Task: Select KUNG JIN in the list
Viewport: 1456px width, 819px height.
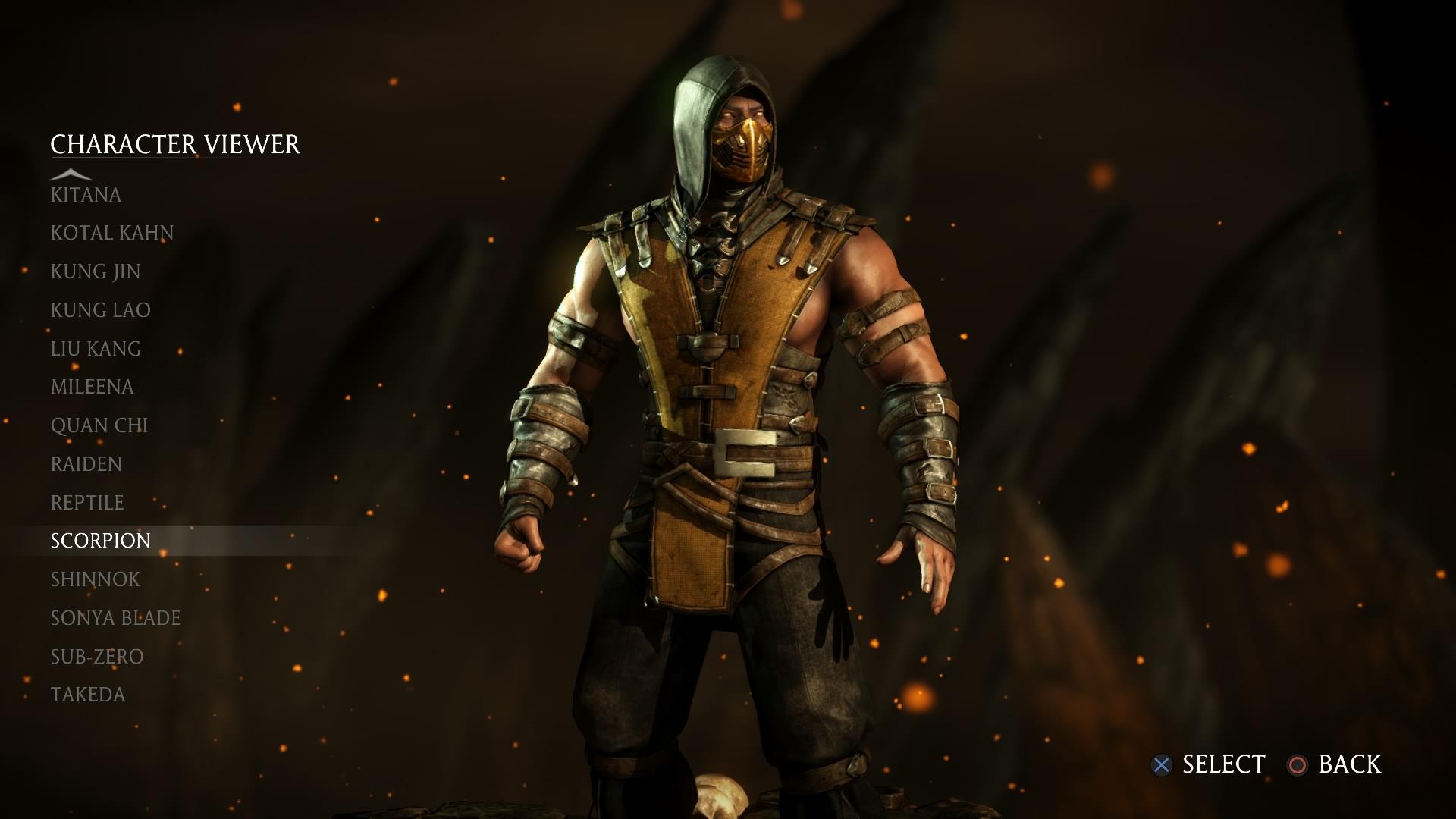Action: coord(94,271)
